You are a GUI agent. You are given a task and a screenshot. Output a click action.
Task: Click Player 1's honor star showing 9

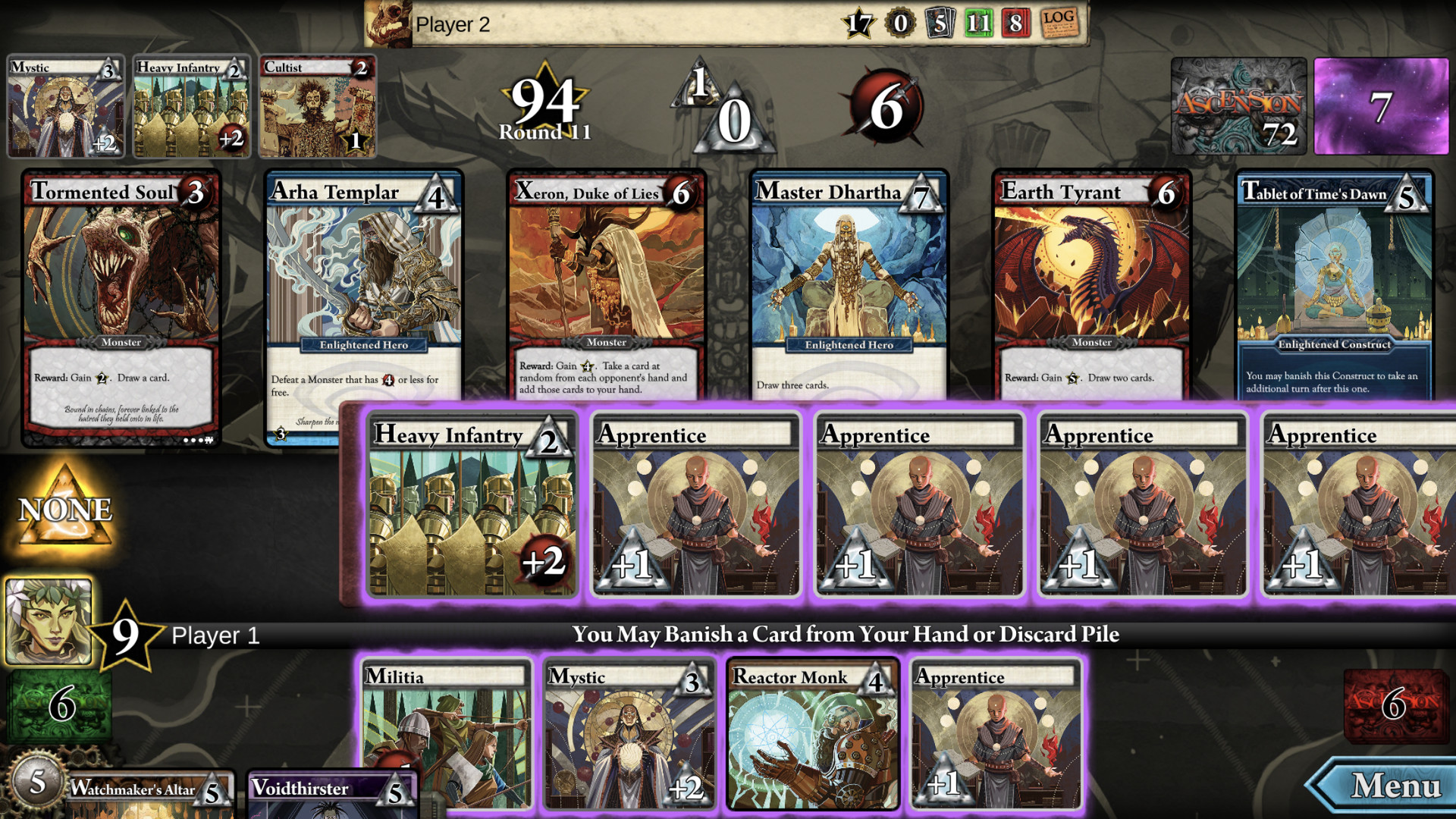tap(124, 635)
